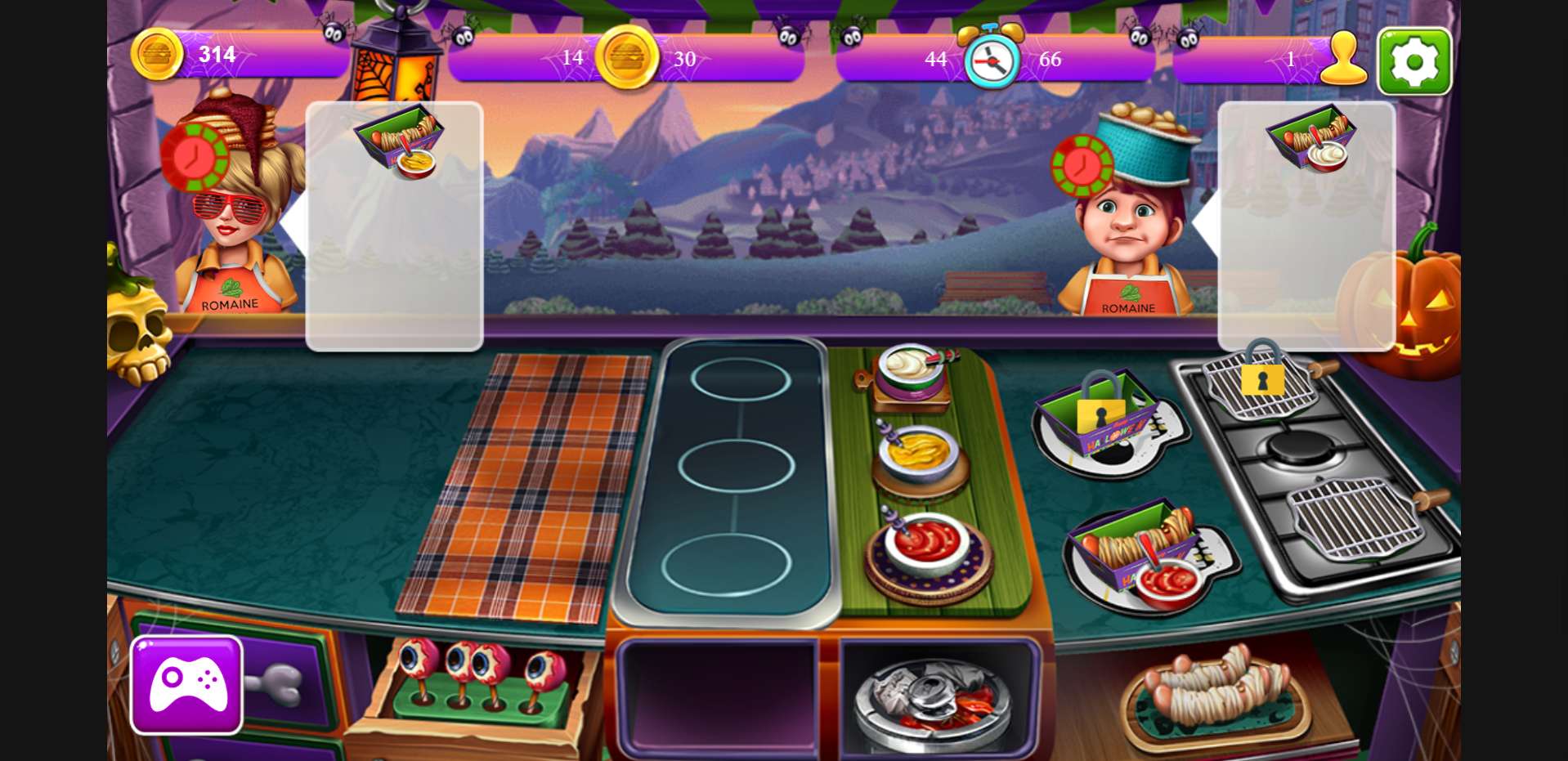Screen dimensions: 1568x761
Task: Tap the Halloween box on the left customer's order
Action: tap(400, 139)
